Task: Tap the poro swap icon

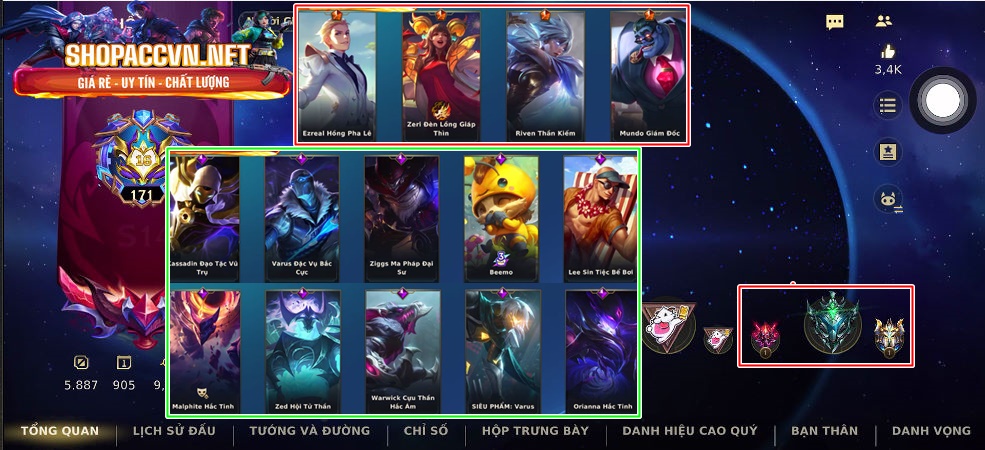Action: (888, 200)
